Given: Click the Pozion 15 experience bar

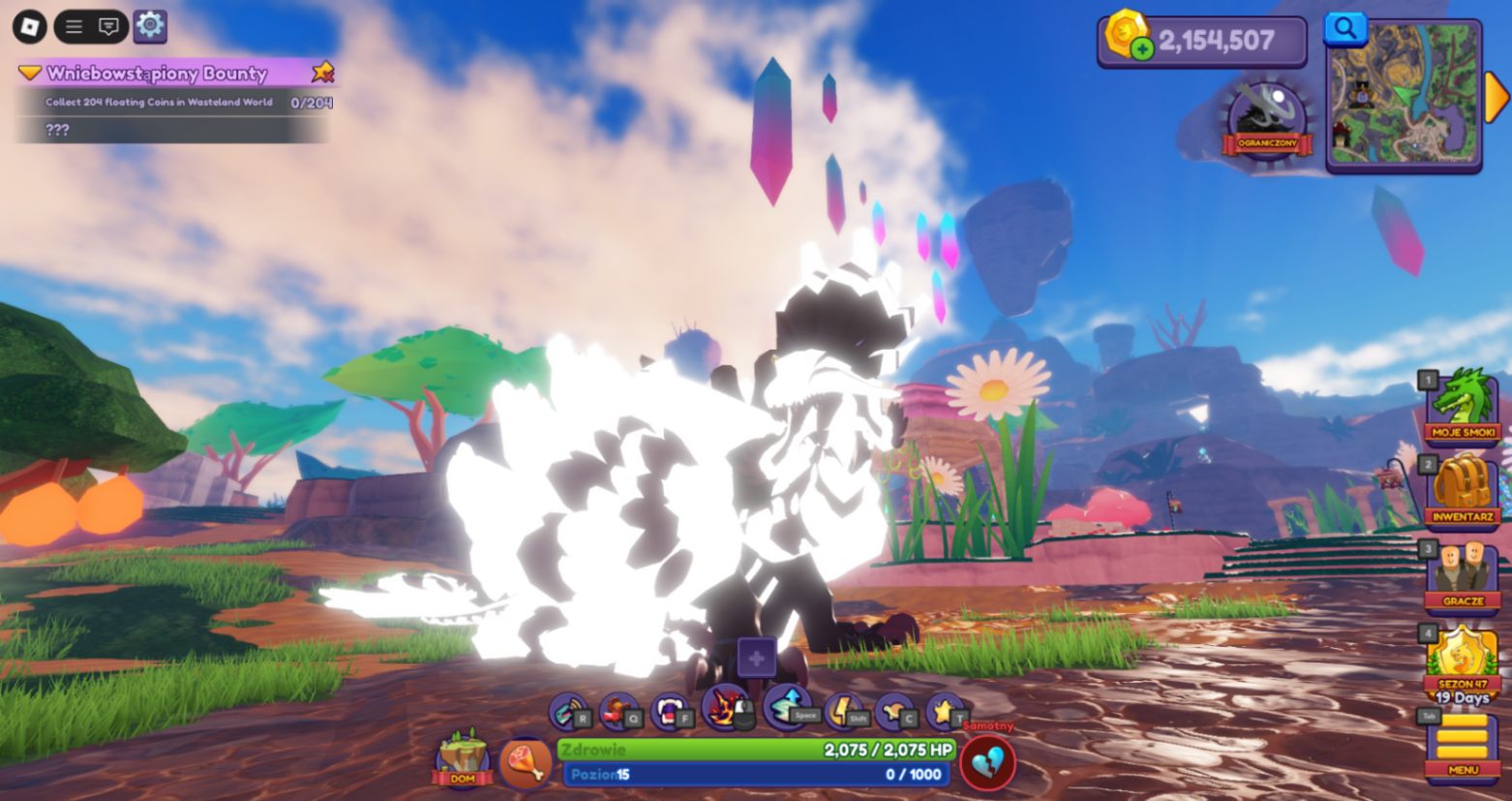Looking at the screenshot, I should (x=755, y=774).
